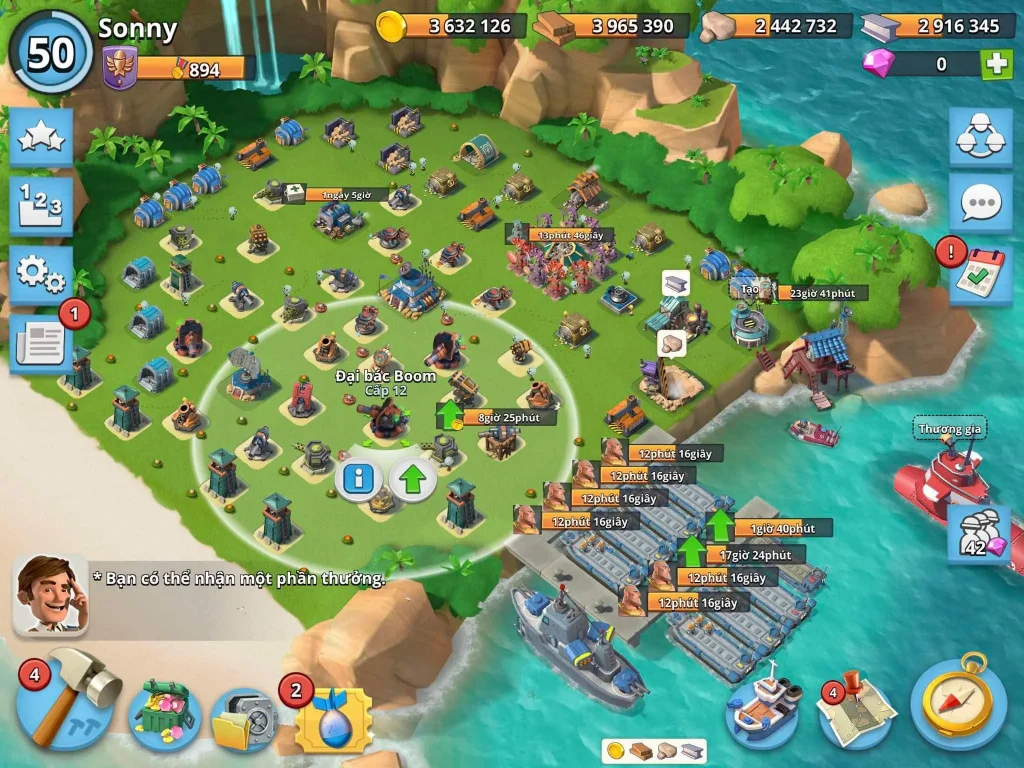Tap the advisor portrait to claim reward
The image size is (1024, 768).
pyautogui.click(x=50, y=594)
